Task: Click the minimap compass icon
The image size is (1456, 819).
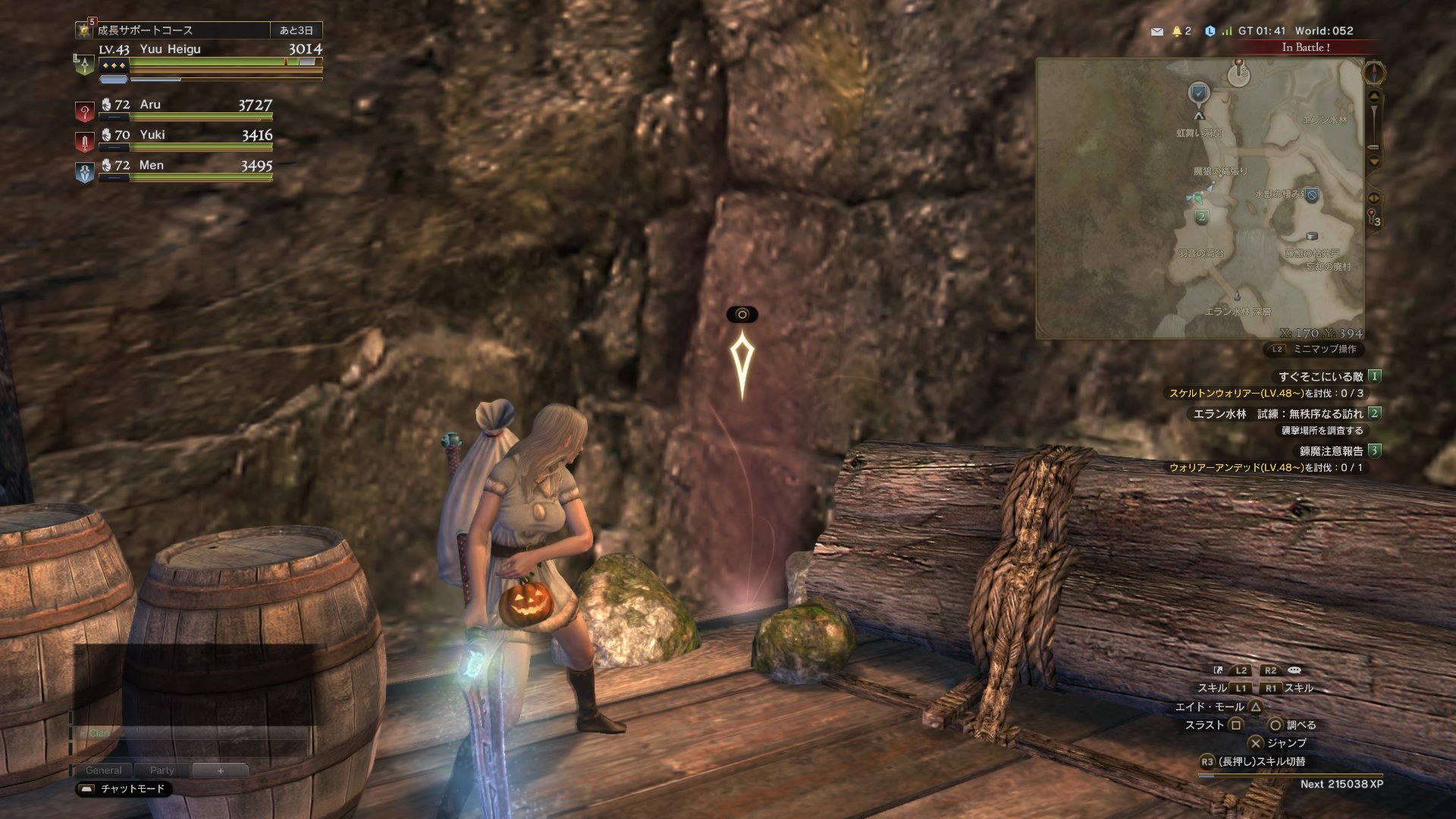Action: 1374,73
